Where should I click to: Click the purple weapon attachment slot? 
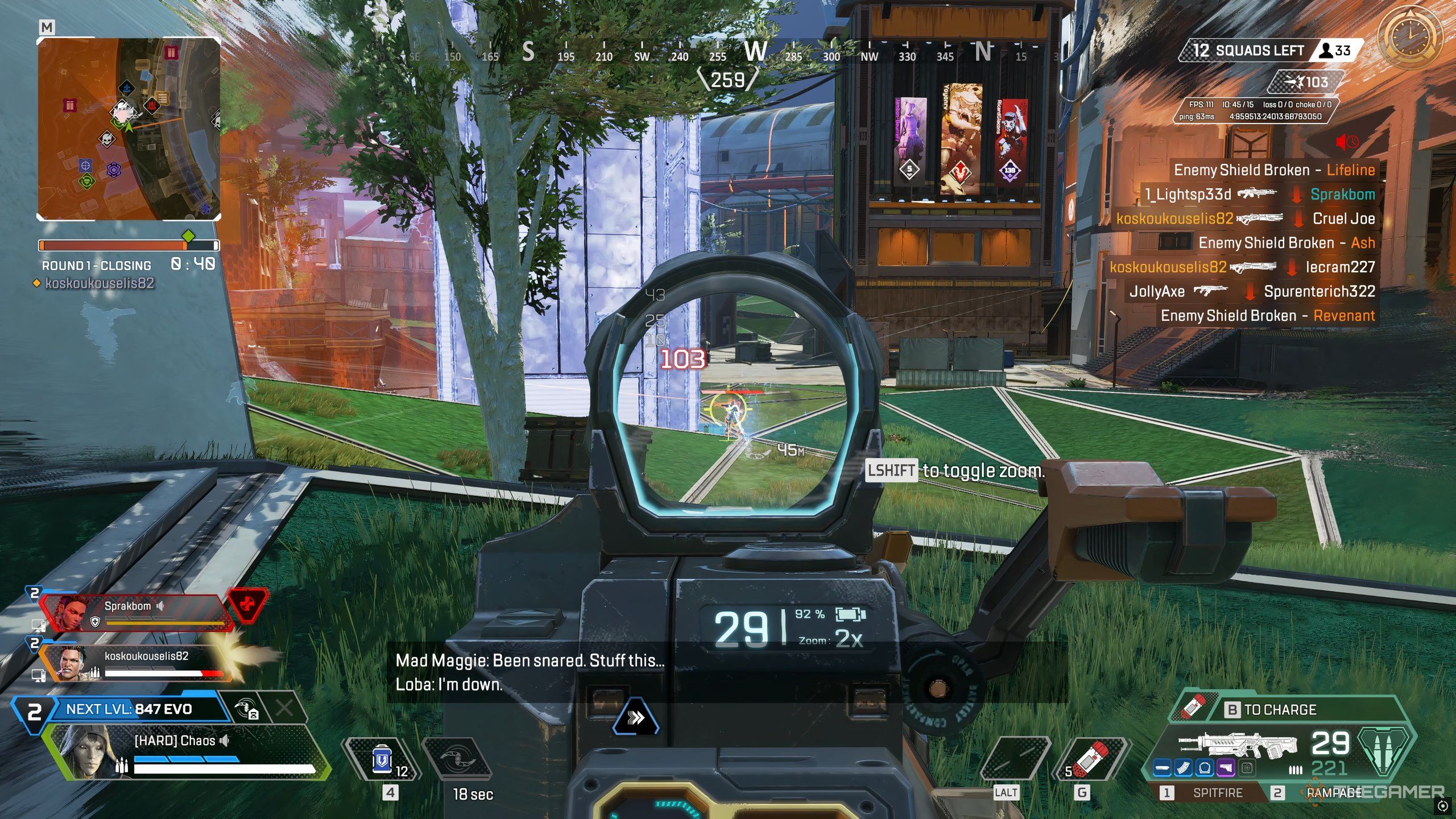(1226, 769)
